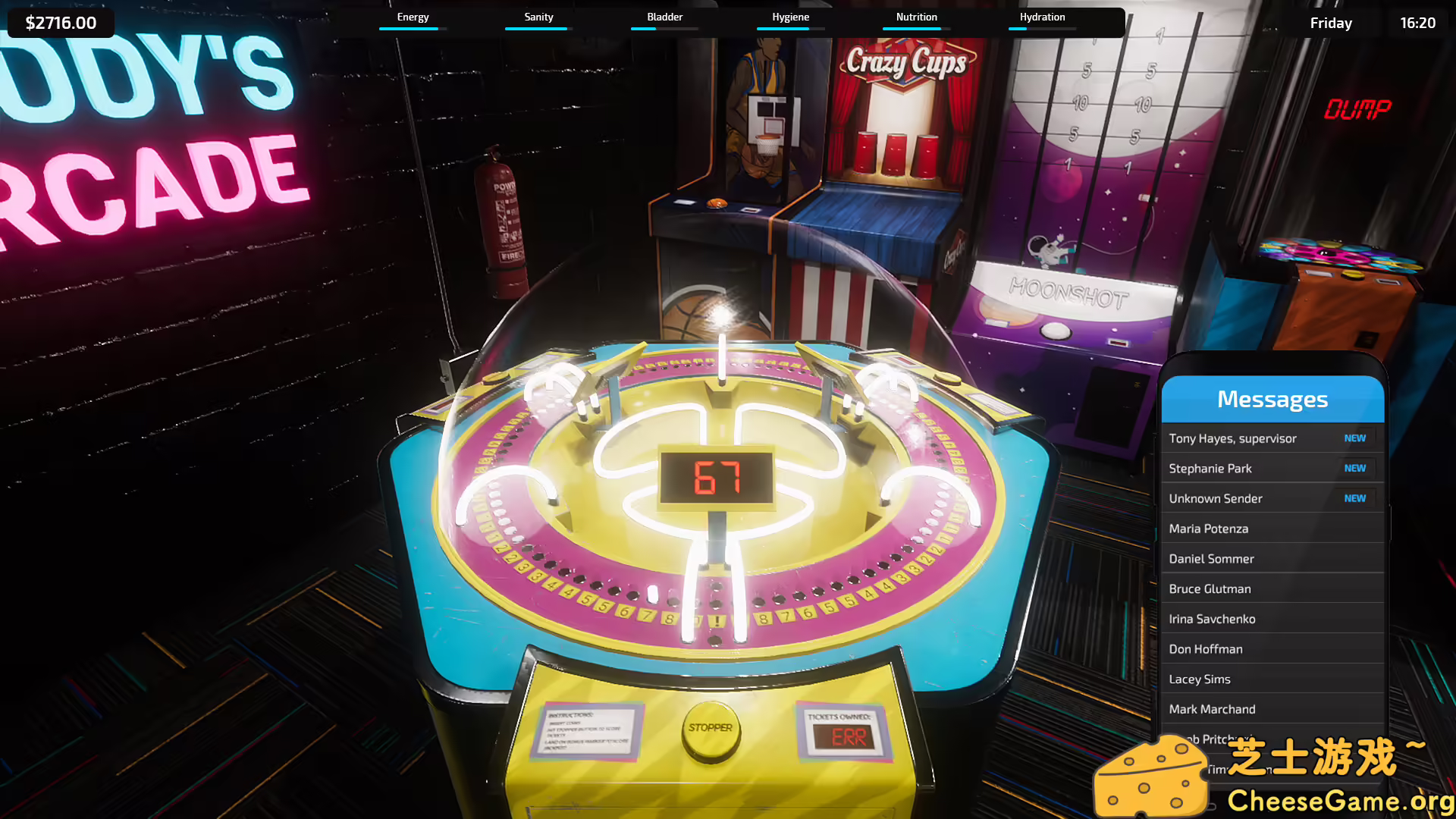Open Bruce Glutman's message entry
The image size is (1456, 819).
pos(1210,588)
